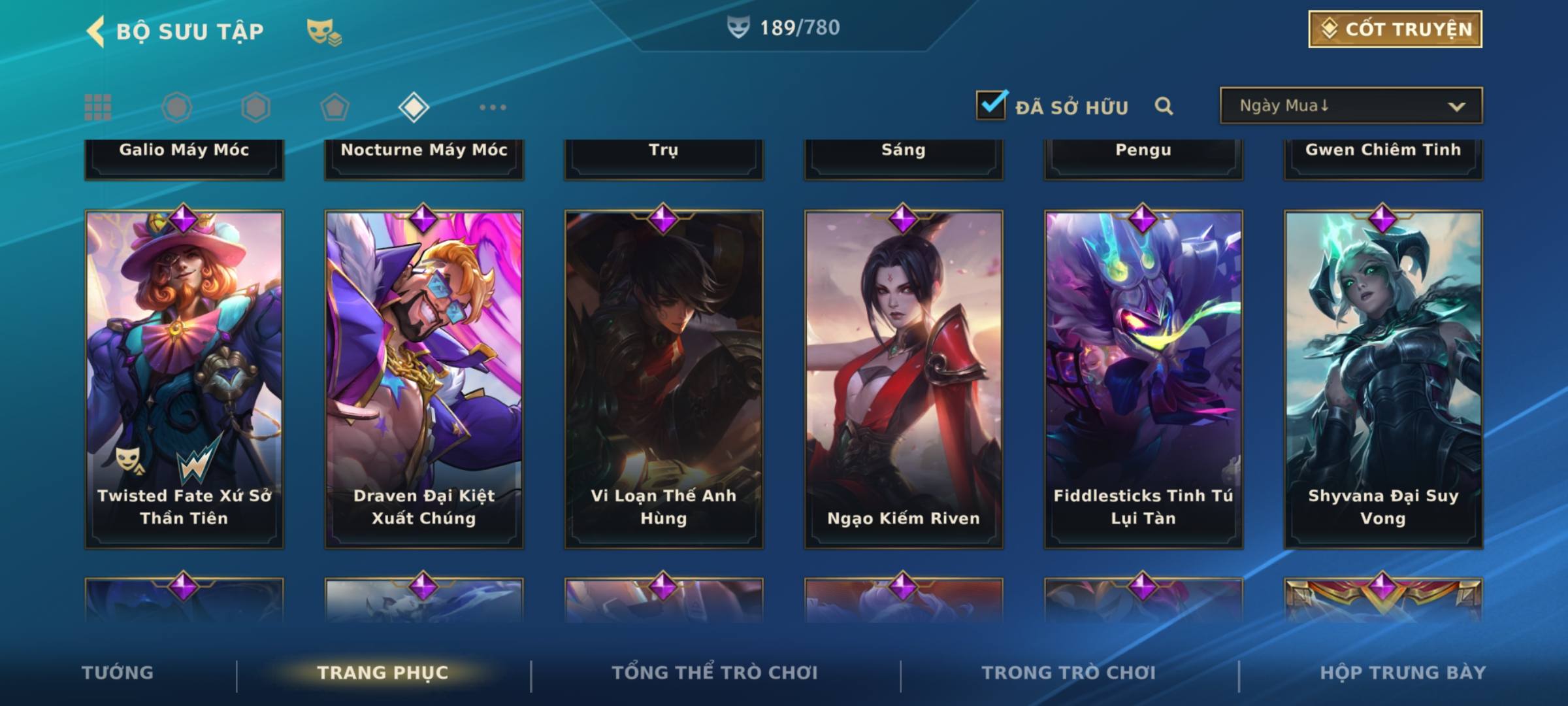Choose the Ngạo Kiếm Riven skin card

tap(904, 379)
